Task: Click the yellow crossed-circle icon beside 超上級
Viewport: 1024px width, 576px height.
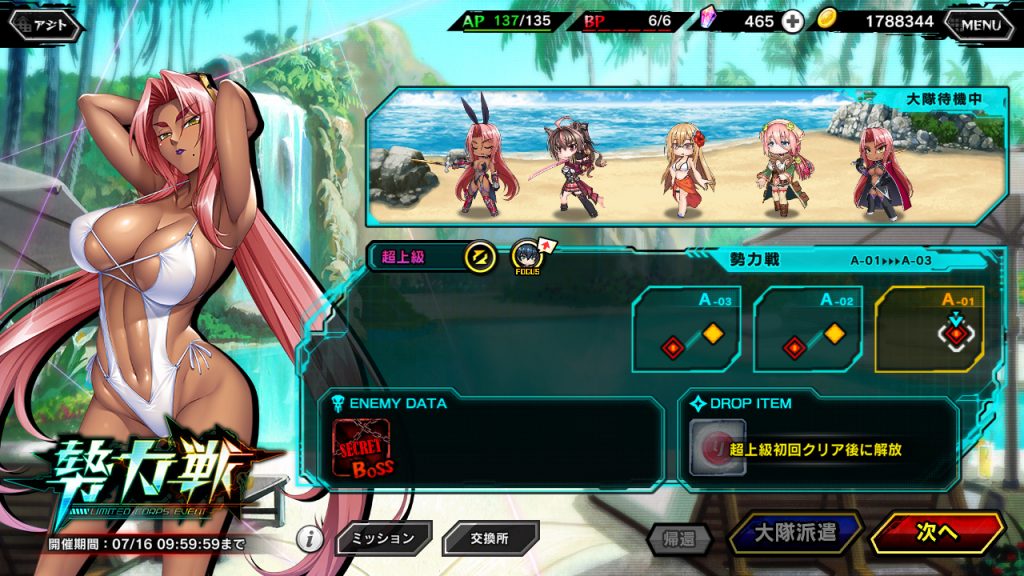Action: pos(480,257)
